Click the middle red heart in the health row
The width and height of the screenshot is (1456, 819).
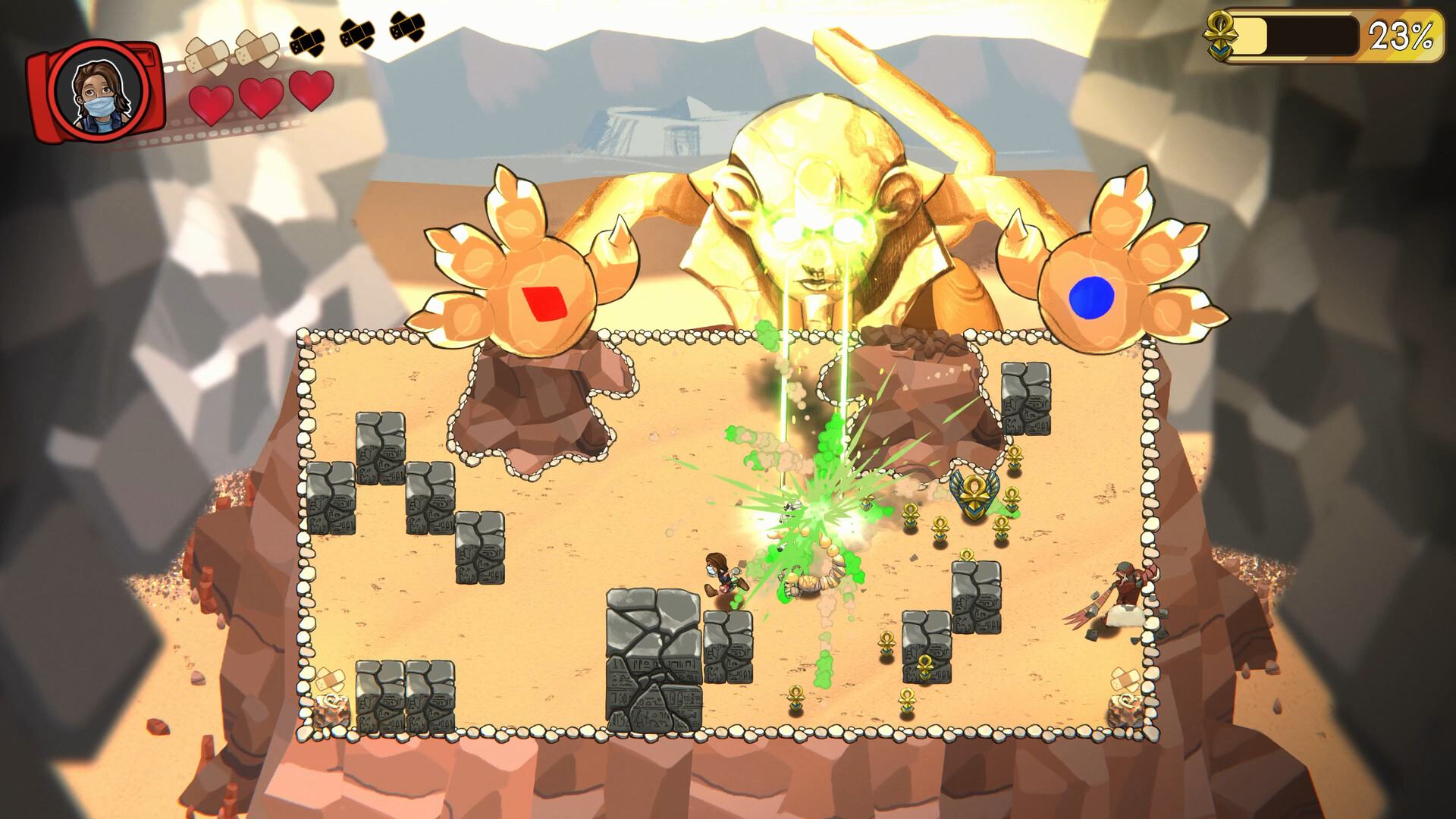261,96
